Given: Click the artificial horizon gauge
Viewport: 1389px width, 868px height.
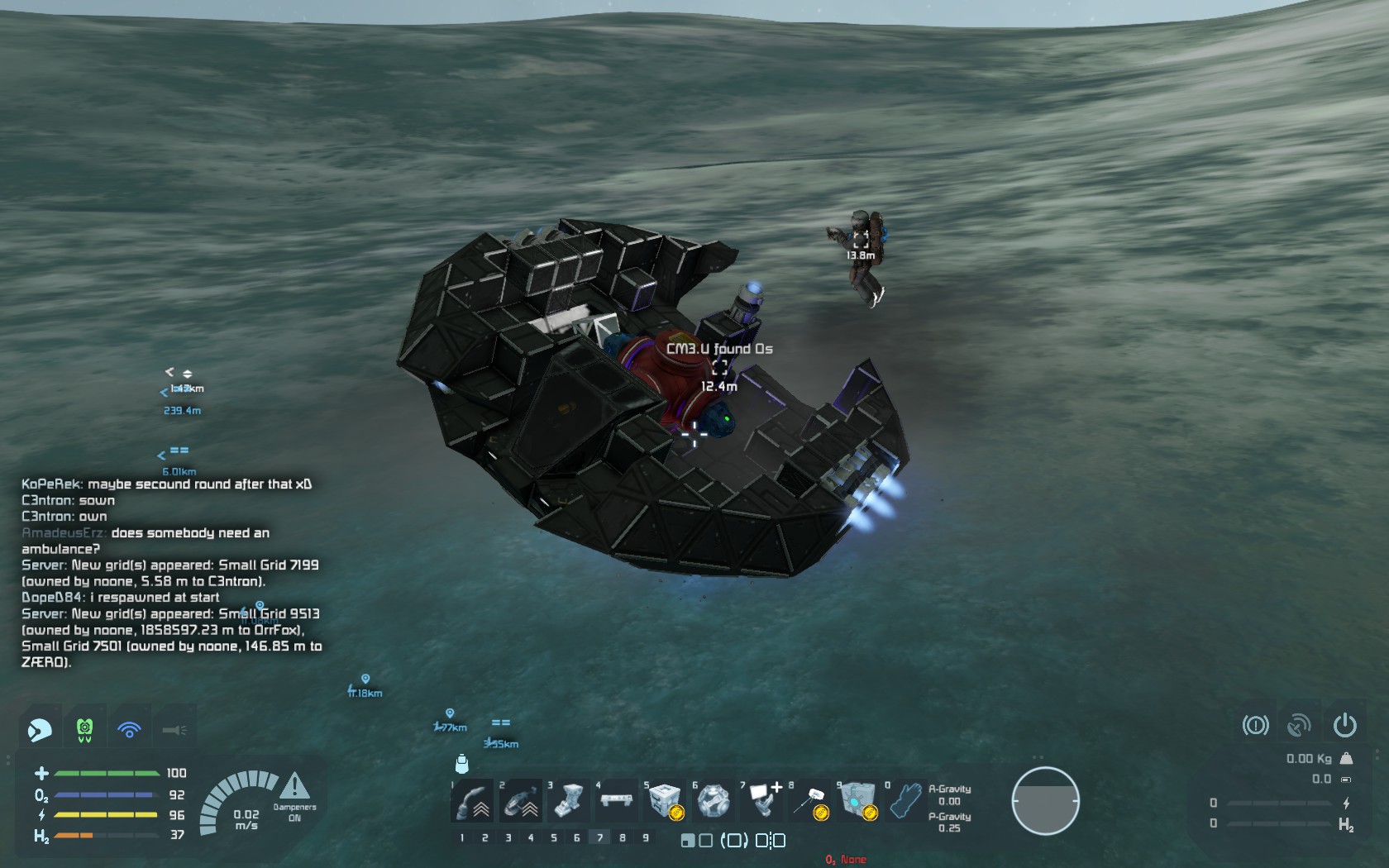Looking at the screenshot, I should tap(1045, 801).
